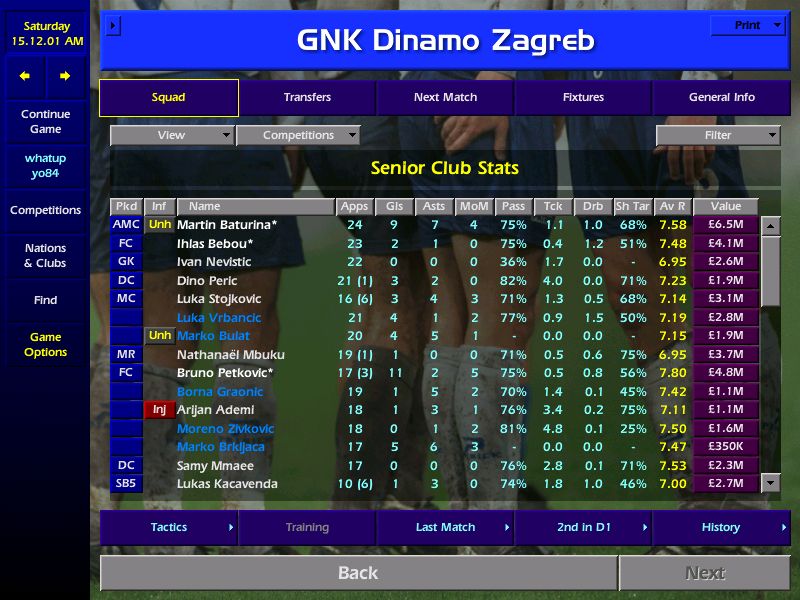Open the General Info tab
Screen dimensions: 800x600
point(722,98)
